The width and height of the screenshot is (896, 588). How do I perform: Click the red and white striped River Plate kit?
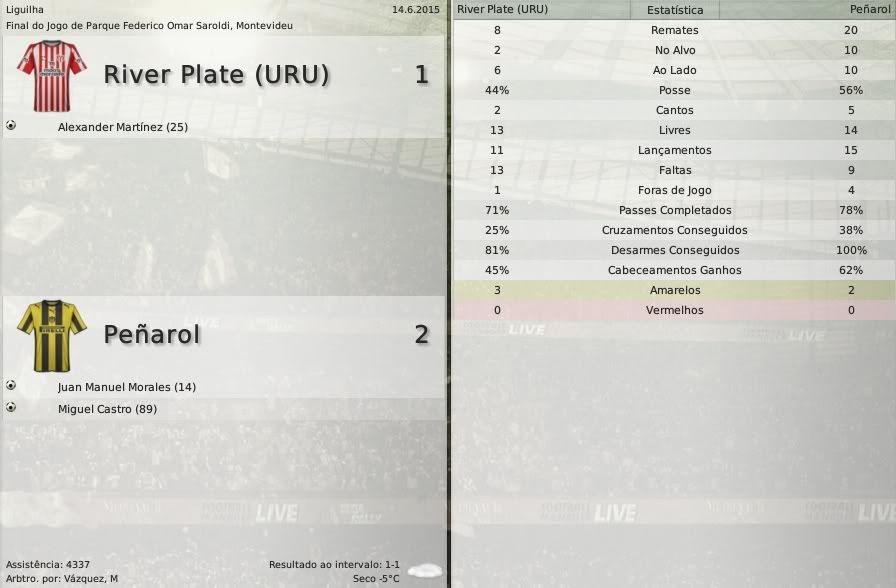click(x=52, y=75)
